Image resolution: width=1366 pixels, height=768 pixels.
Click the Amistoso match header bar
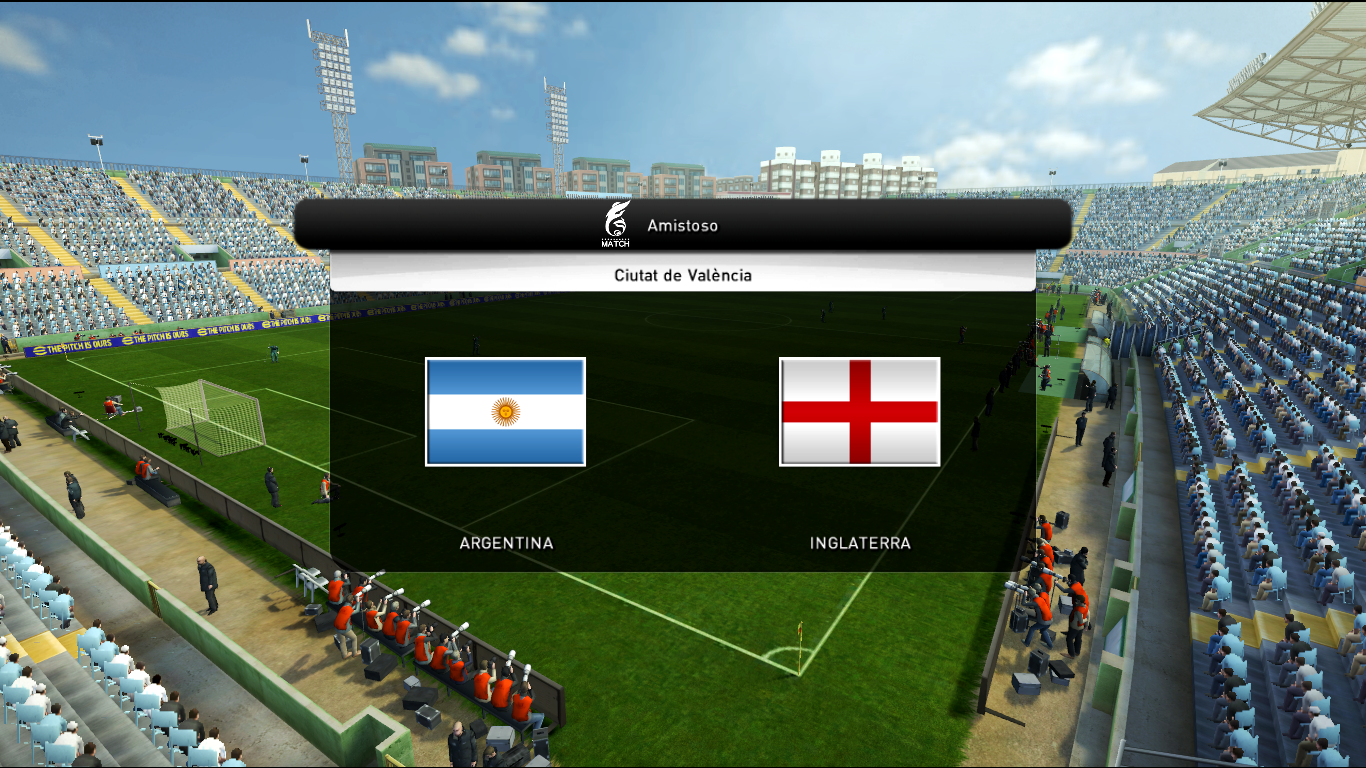pyautogui.click(x=682, y=225)
